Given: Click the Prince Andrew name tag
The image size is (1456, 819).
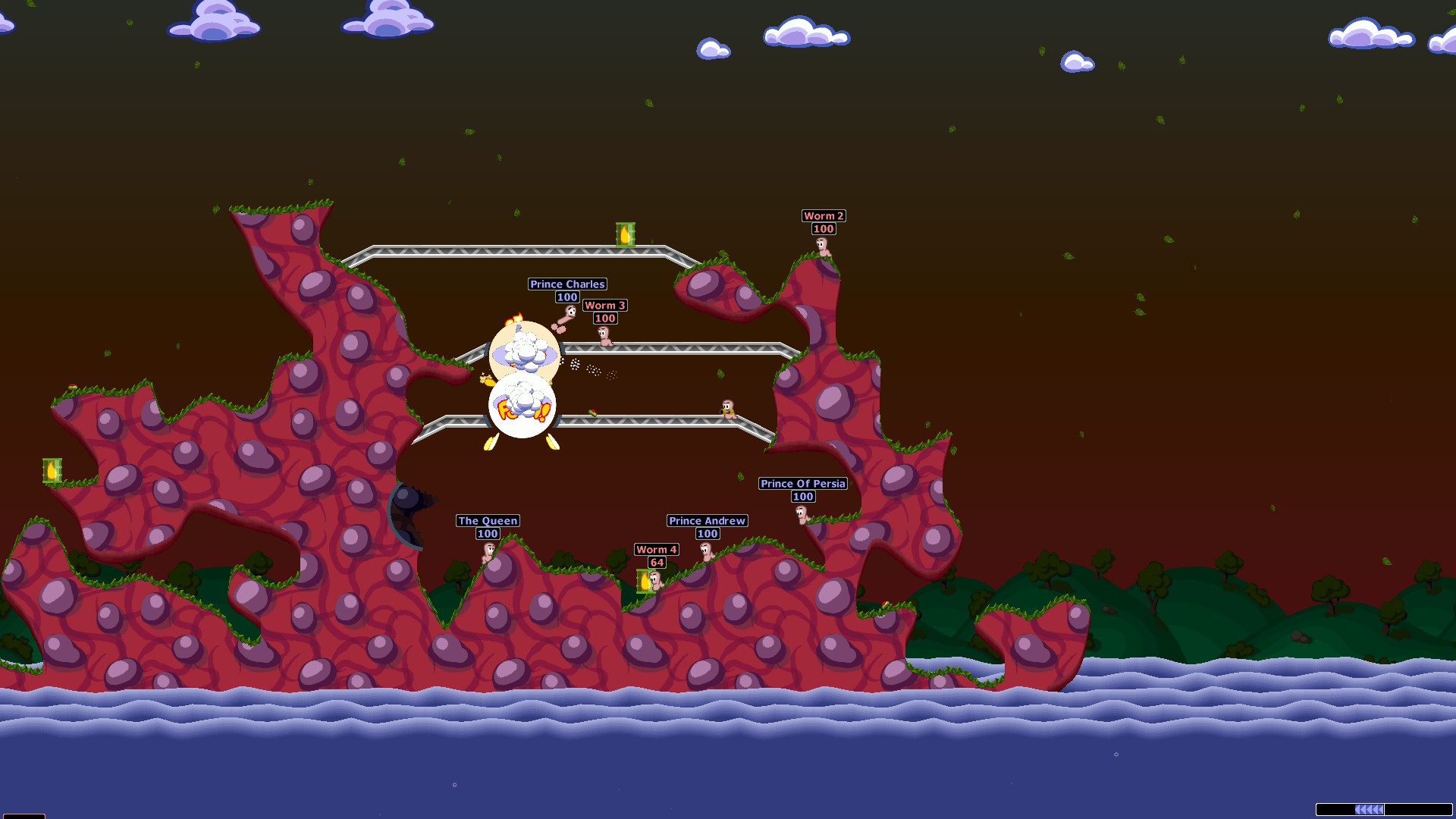Looking at the screenshot, I should click(x=706, y=521).
